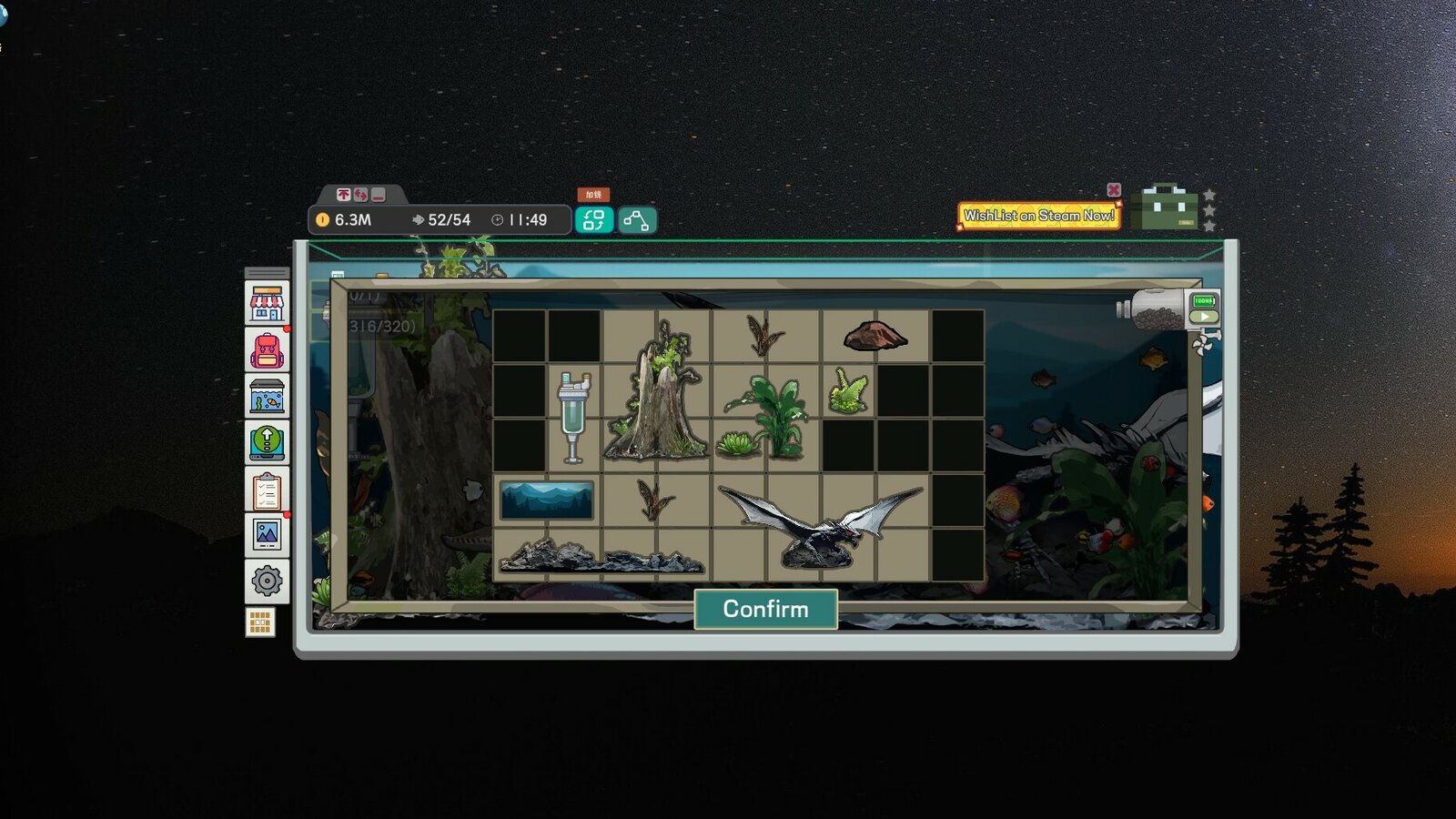Screen dimensions: 1456x819
Task: Open the WishList on Steam Now banner
Action: click(1037, 216)
